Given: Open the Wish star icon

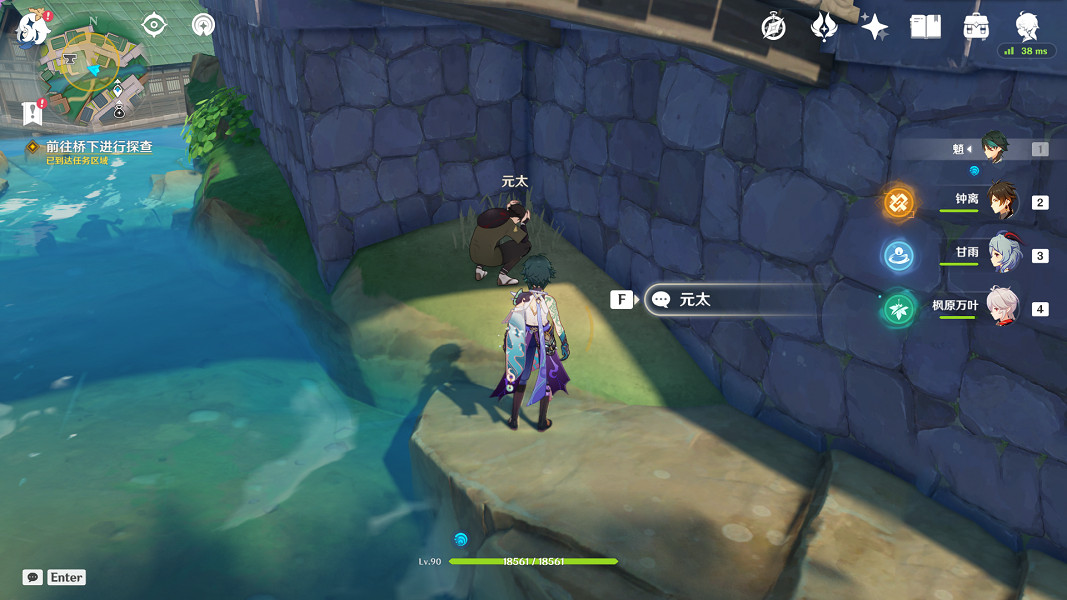Looking at the screenshot, I should [874, 27].
